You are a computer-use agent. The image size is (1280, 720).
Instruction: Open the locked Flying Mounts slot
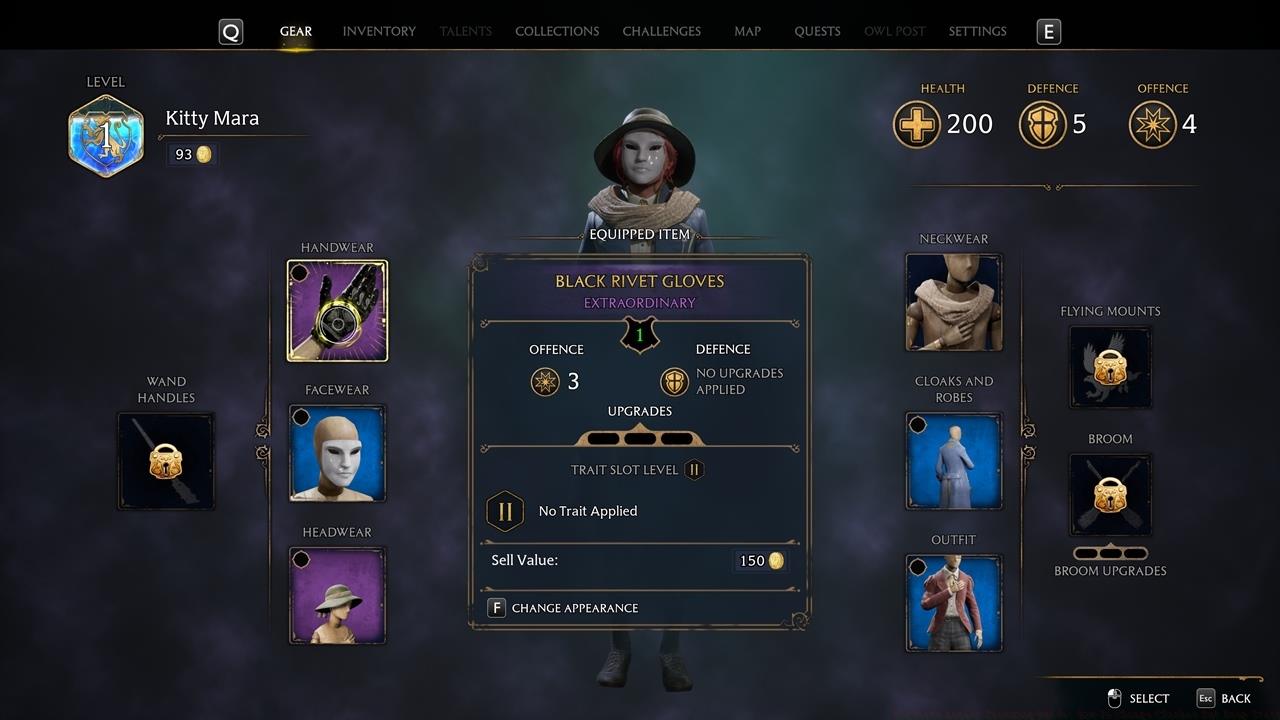click(x=1110, y=367)
